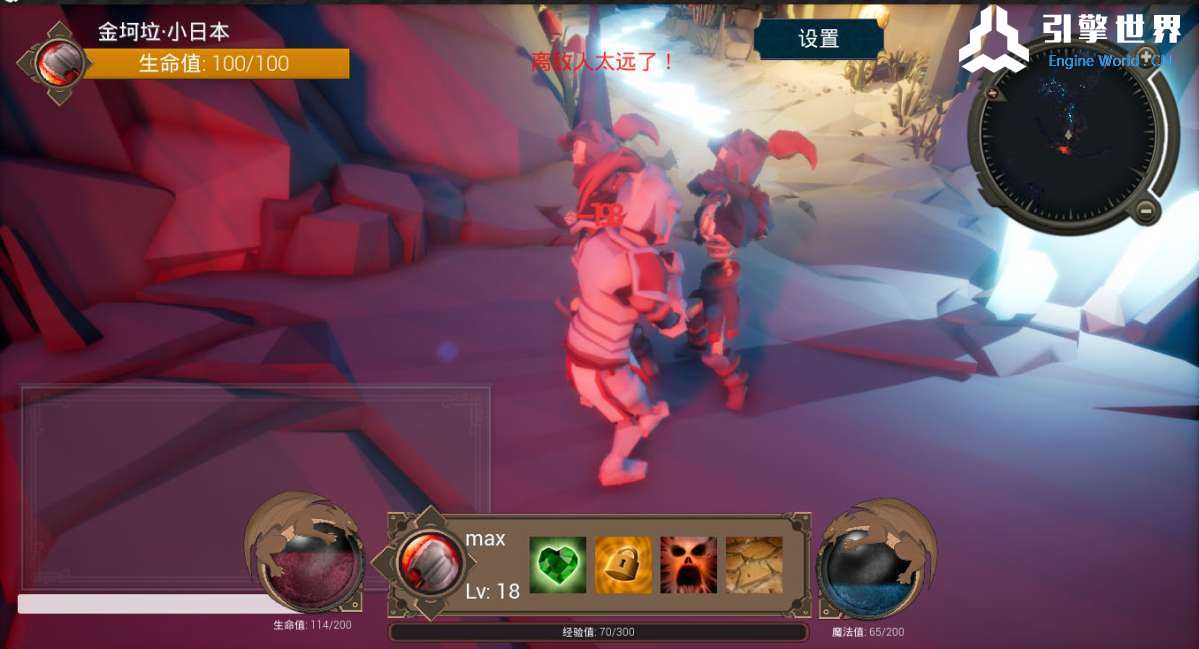Trigger the cracked earth skill
The image size is (1199, 649).
[x=754, y=565]
